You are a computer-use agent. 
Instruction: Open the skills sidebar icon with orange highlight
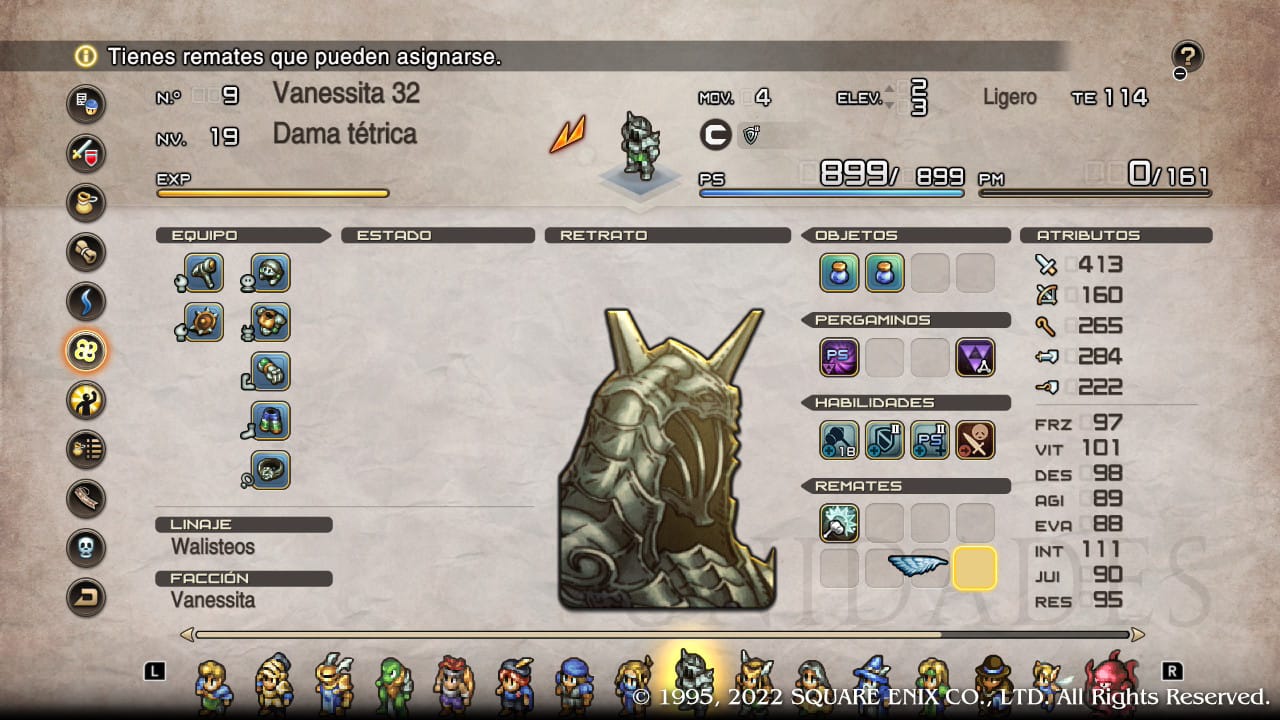85,350
